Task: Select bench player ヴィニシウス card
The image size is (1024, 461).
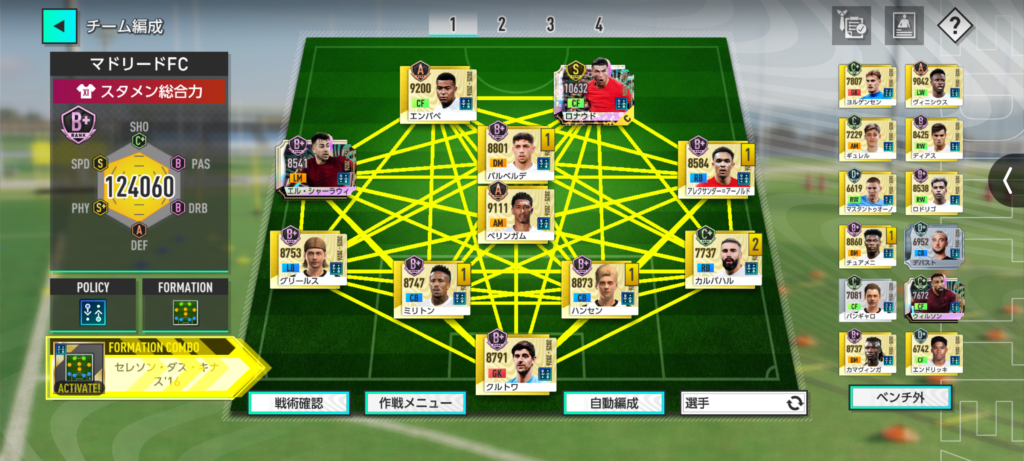Action: pyautogui.click(x=934, y=85)
